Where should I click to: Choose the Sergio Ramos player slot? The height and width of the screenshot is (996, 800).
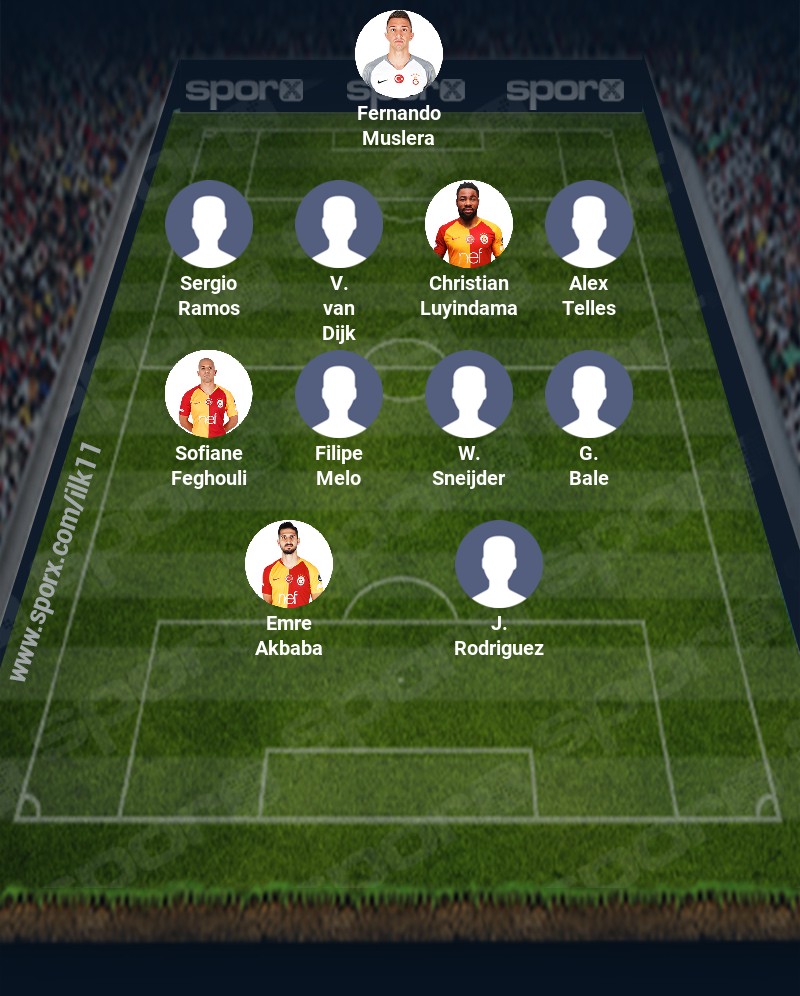point(209,224)
